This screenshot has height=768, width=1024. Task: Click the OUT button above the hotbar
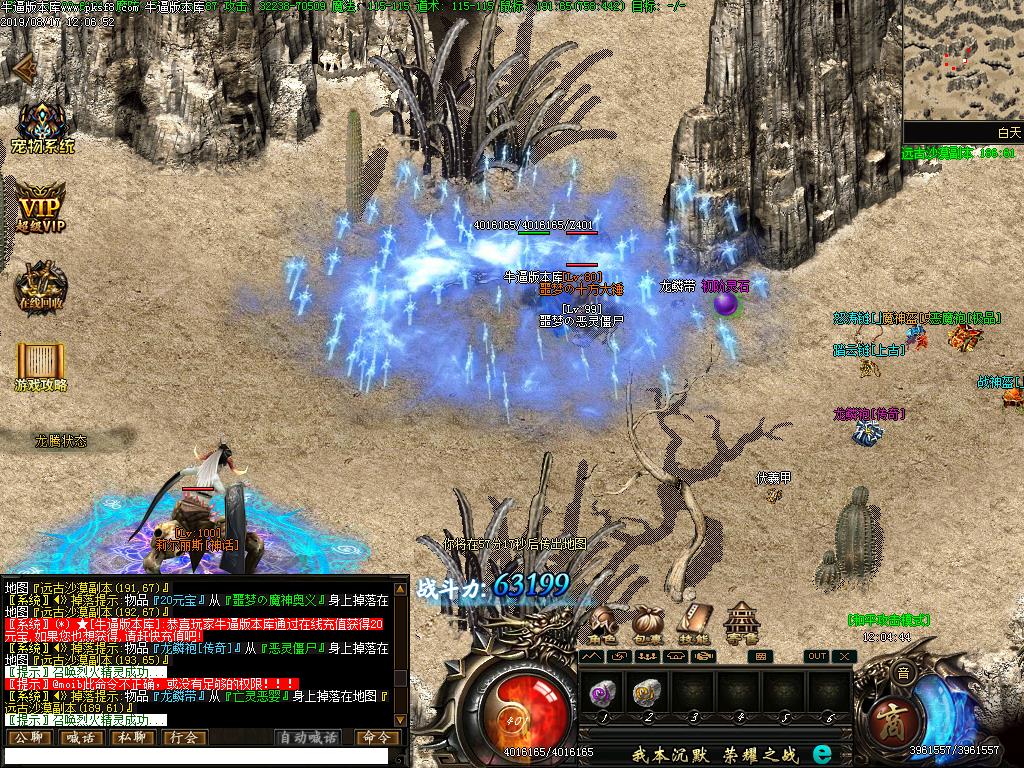817,656
